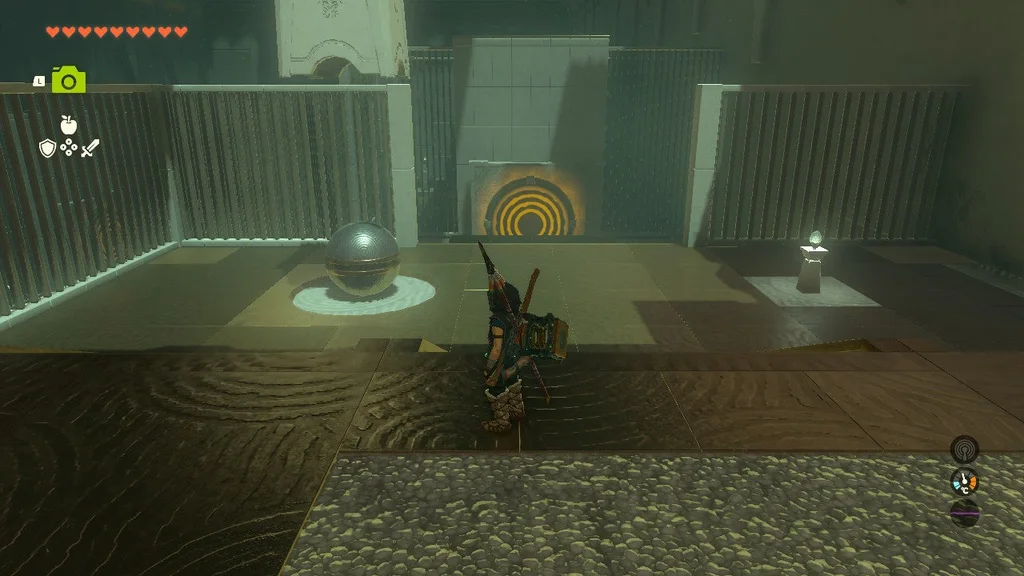
Task: Choose the shield quick-select icon
Action: pos(46,148)
